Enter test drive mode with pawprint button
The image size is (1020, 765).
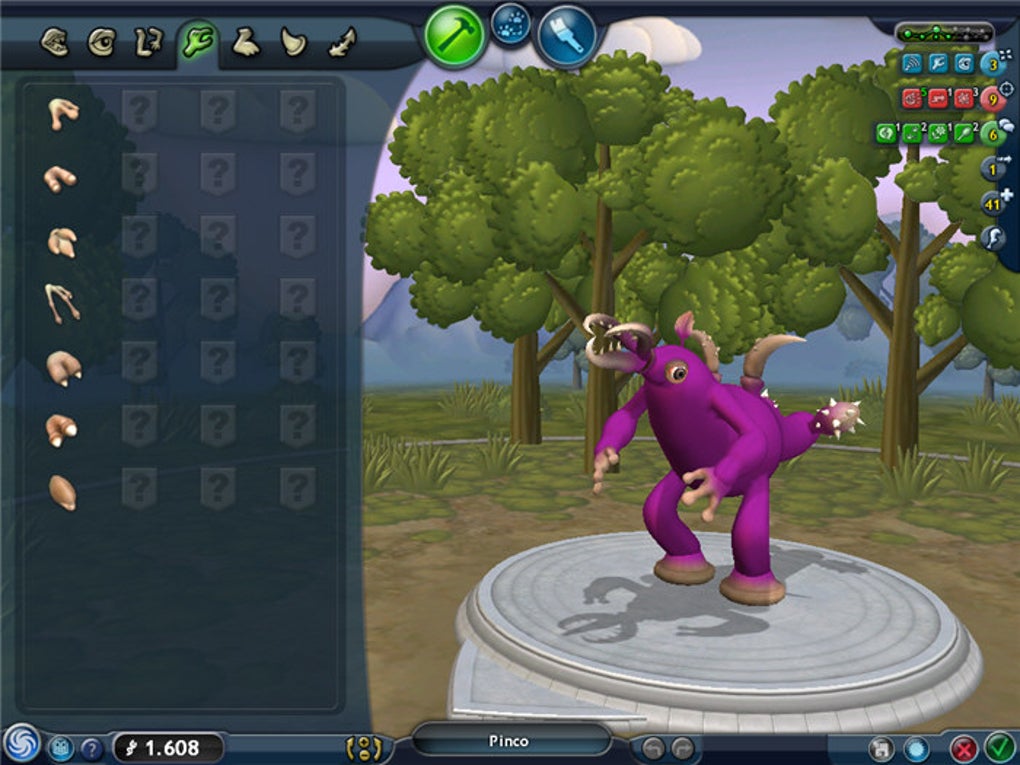[511, 22]
